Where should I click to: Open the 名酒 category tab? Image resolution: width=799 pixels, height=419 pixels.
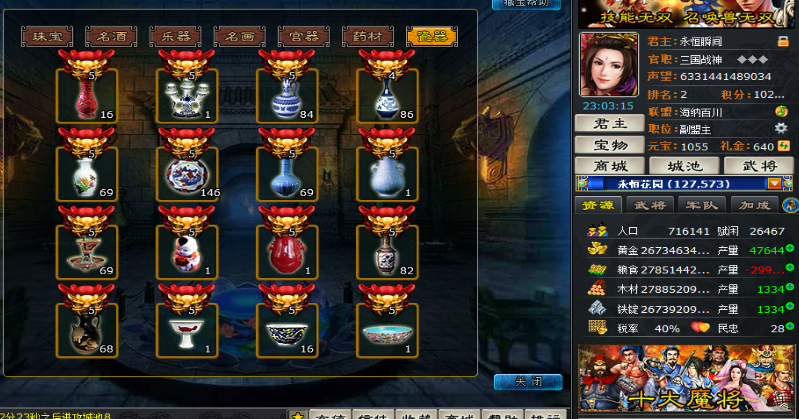point(111,37)
